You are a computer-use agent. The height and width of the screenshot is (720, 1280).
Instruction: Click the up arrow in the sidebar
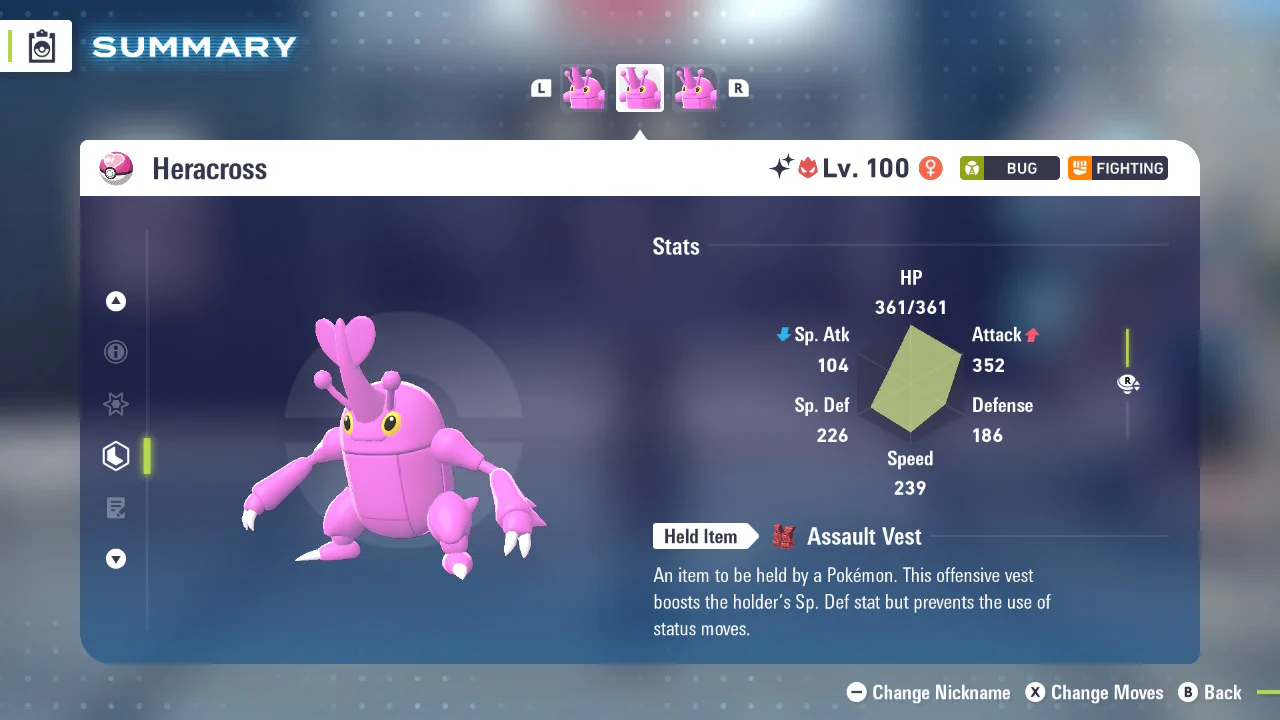pyautogui.click(x=116, y=301)
